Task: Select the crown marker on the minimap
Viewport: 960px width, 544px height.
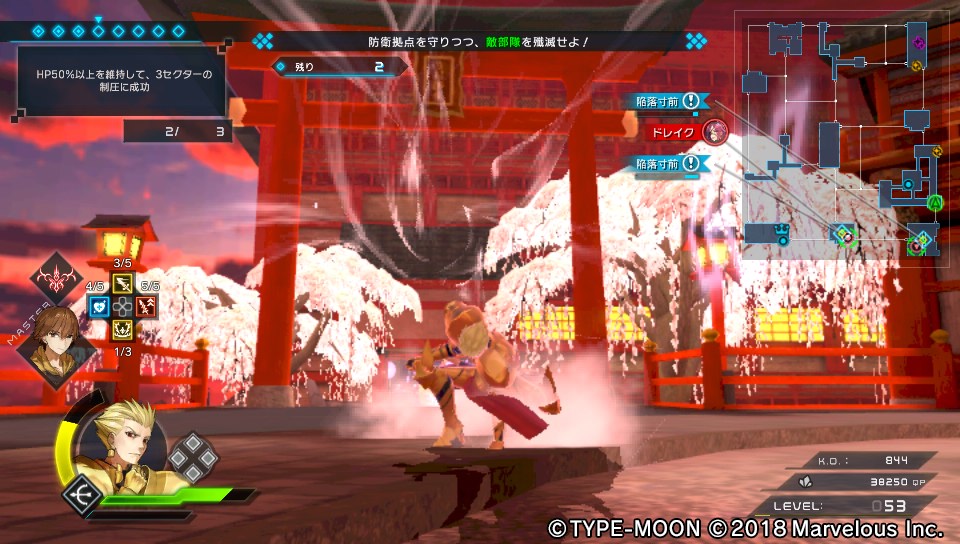Action: (783, 234)
